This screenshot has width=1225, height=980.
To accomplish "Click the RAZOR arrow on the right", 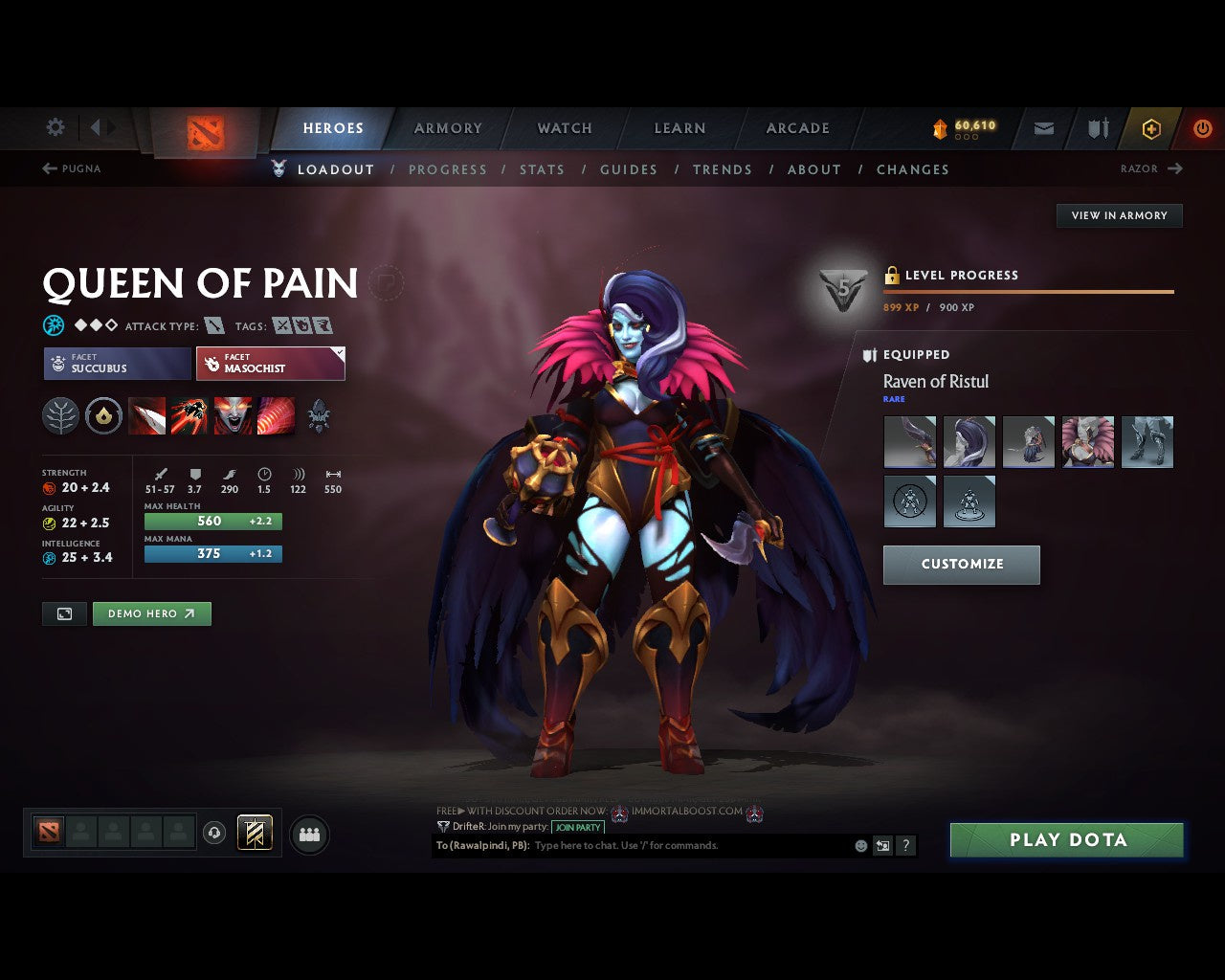I will point(1175,168).
